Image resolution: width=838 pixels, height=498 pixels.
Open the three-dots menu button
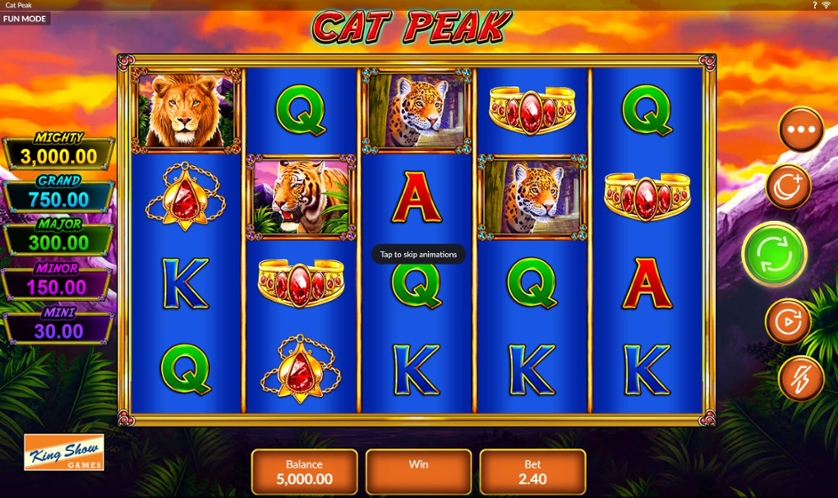click(x=801, y=130)
